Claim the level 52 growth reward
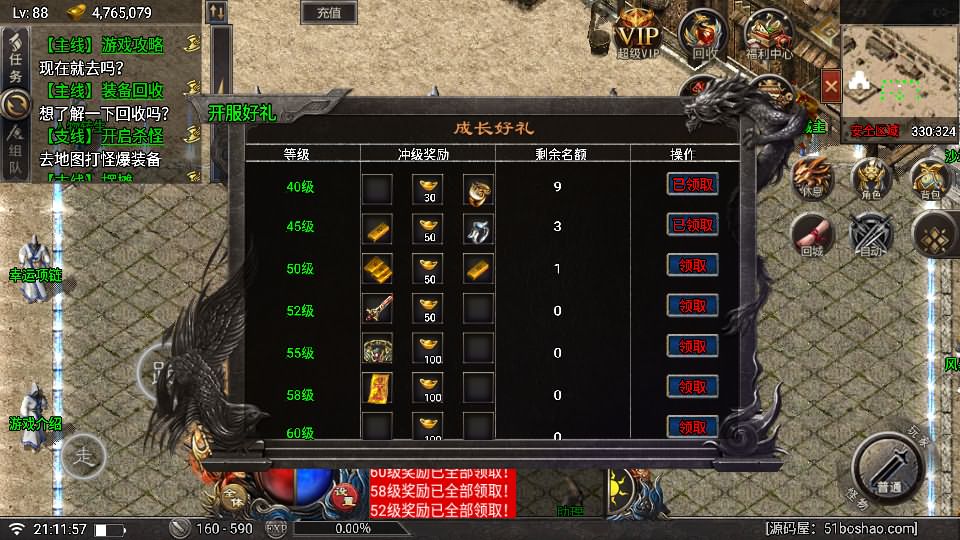 pyautogui.click(x=693, y=306)
